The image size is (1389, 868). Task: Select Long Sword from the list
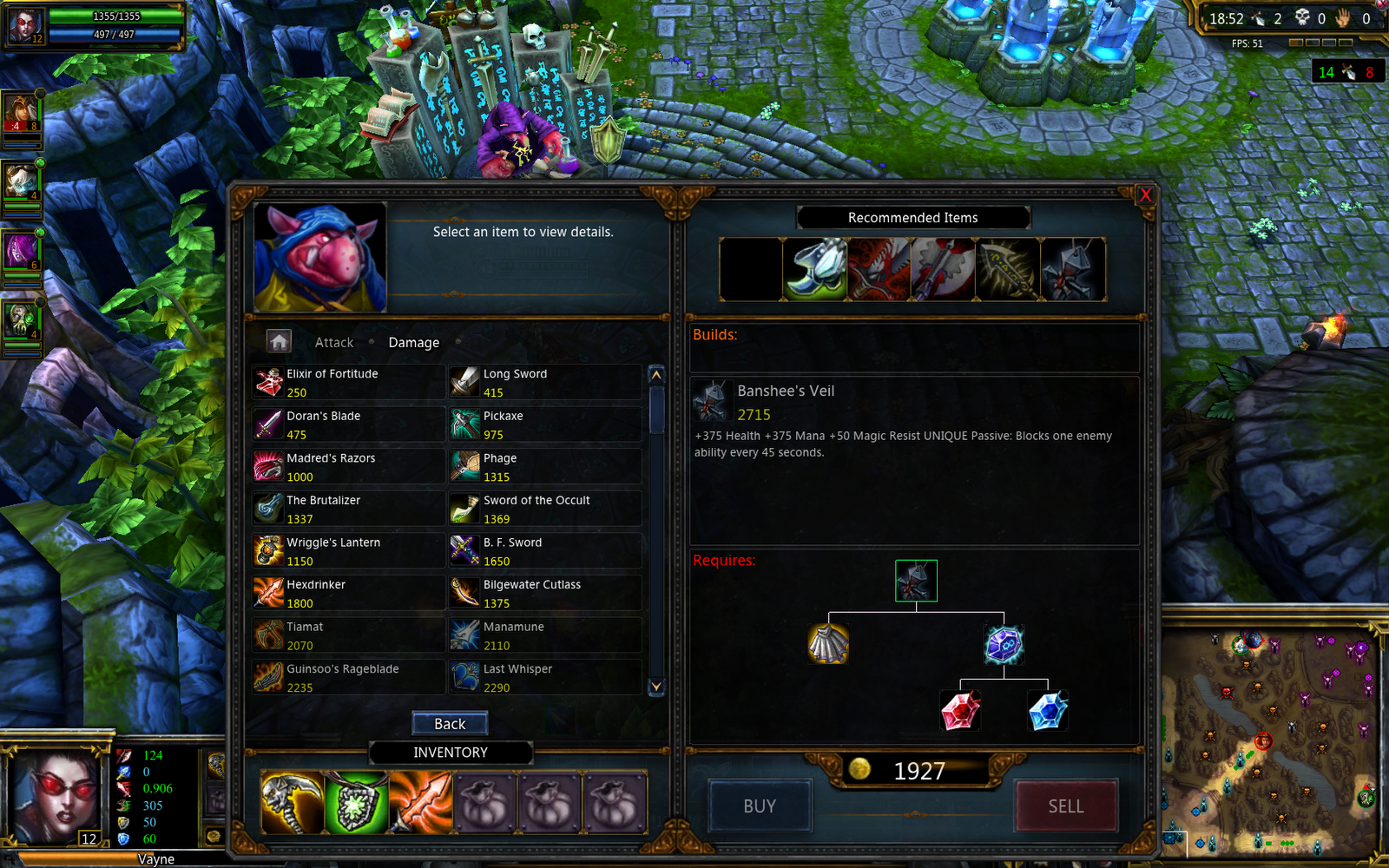pyautogui.click(x=544, y=383)
